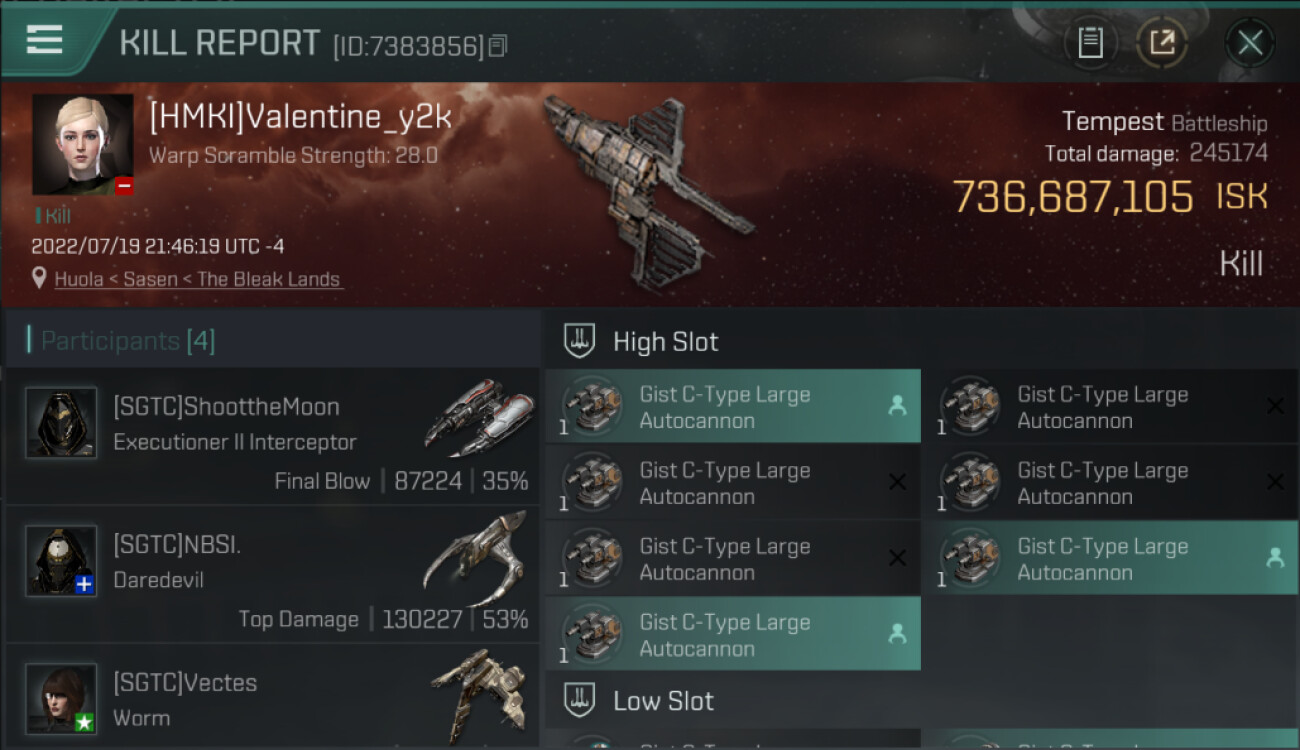Share the kill report externally
The width and height of the screenshot is (1300, 750).
pyautogui.click(x=1161, y=42)
